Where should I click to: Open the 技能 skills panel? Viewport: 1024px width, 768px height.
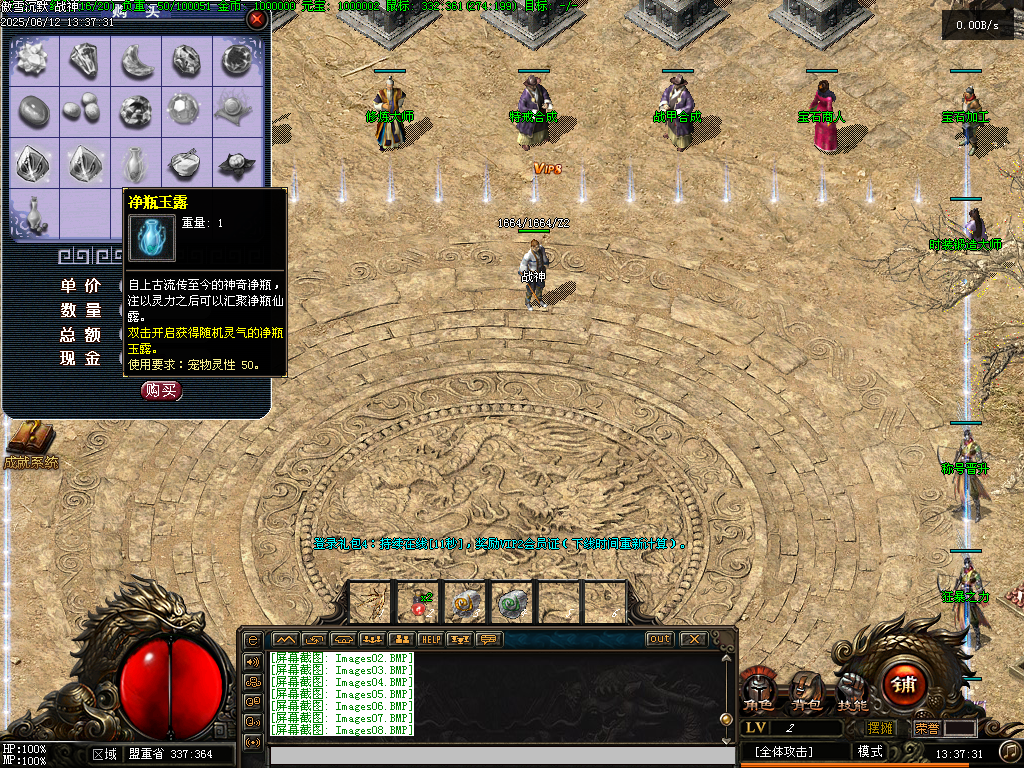(x=852, y=693)
